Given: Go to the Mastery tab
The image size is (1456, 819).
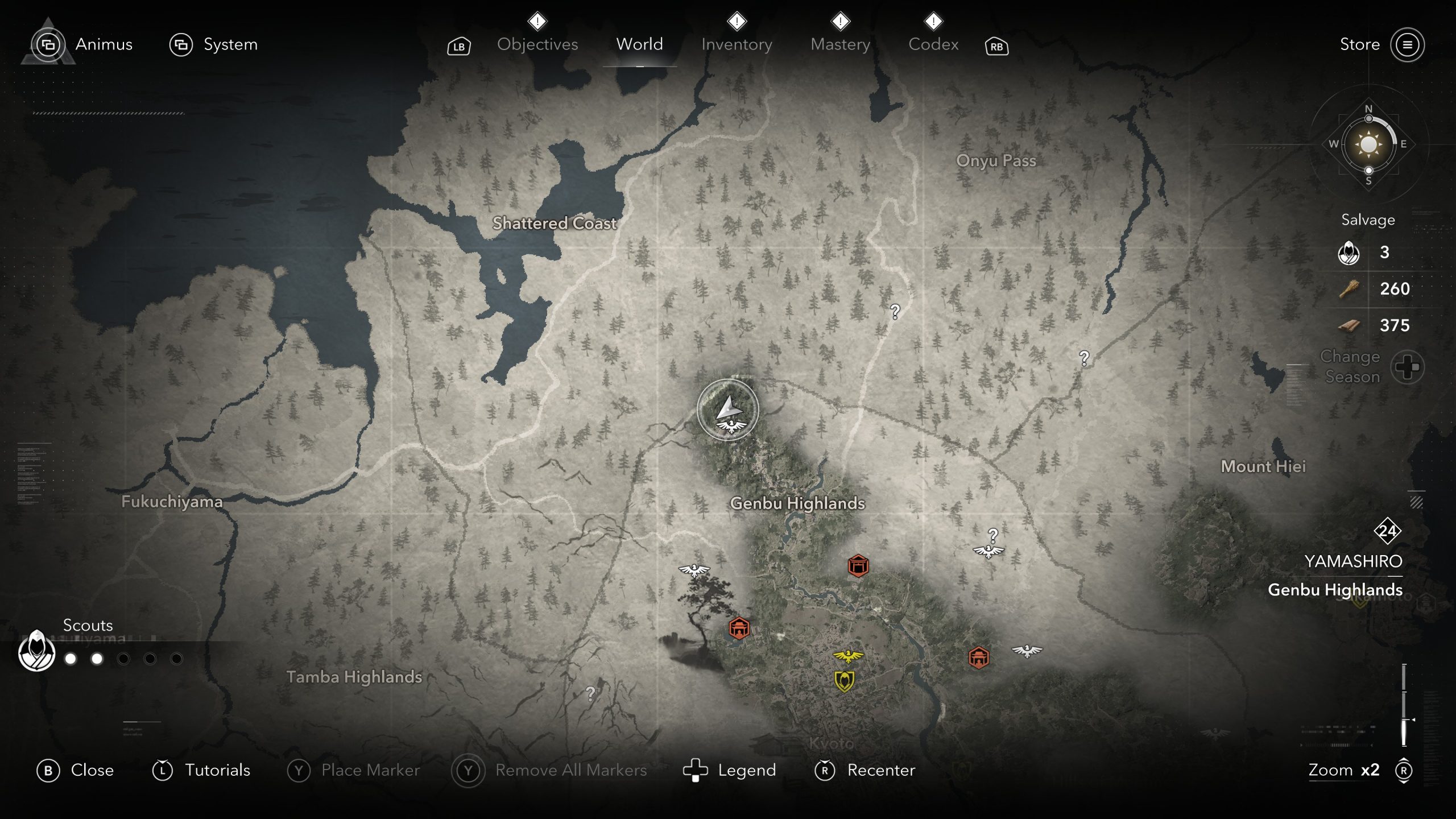Looking at the screenshot, I should [x=840, y=44].
